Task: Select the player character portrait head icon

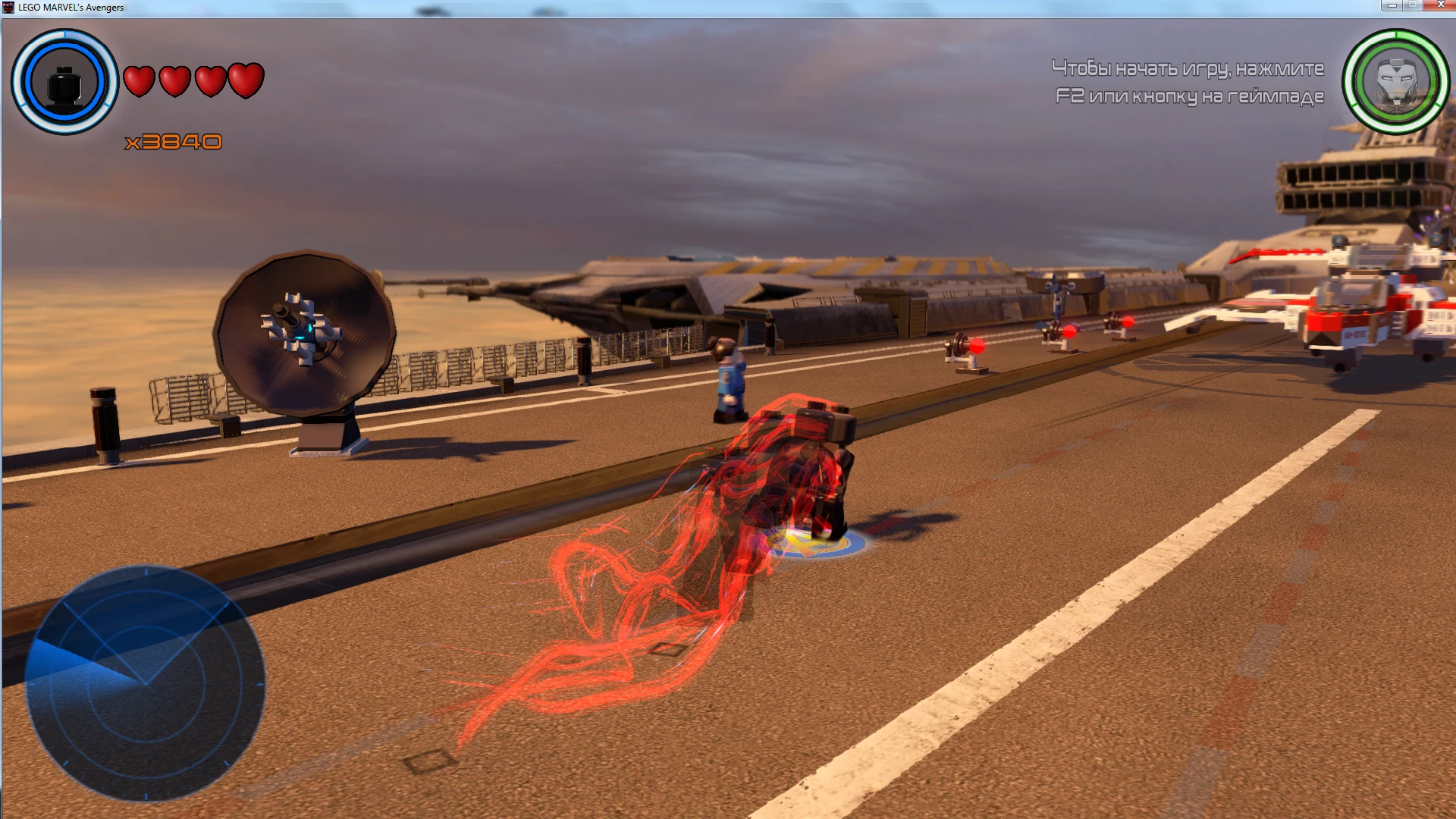Action: tap(64, 83)
